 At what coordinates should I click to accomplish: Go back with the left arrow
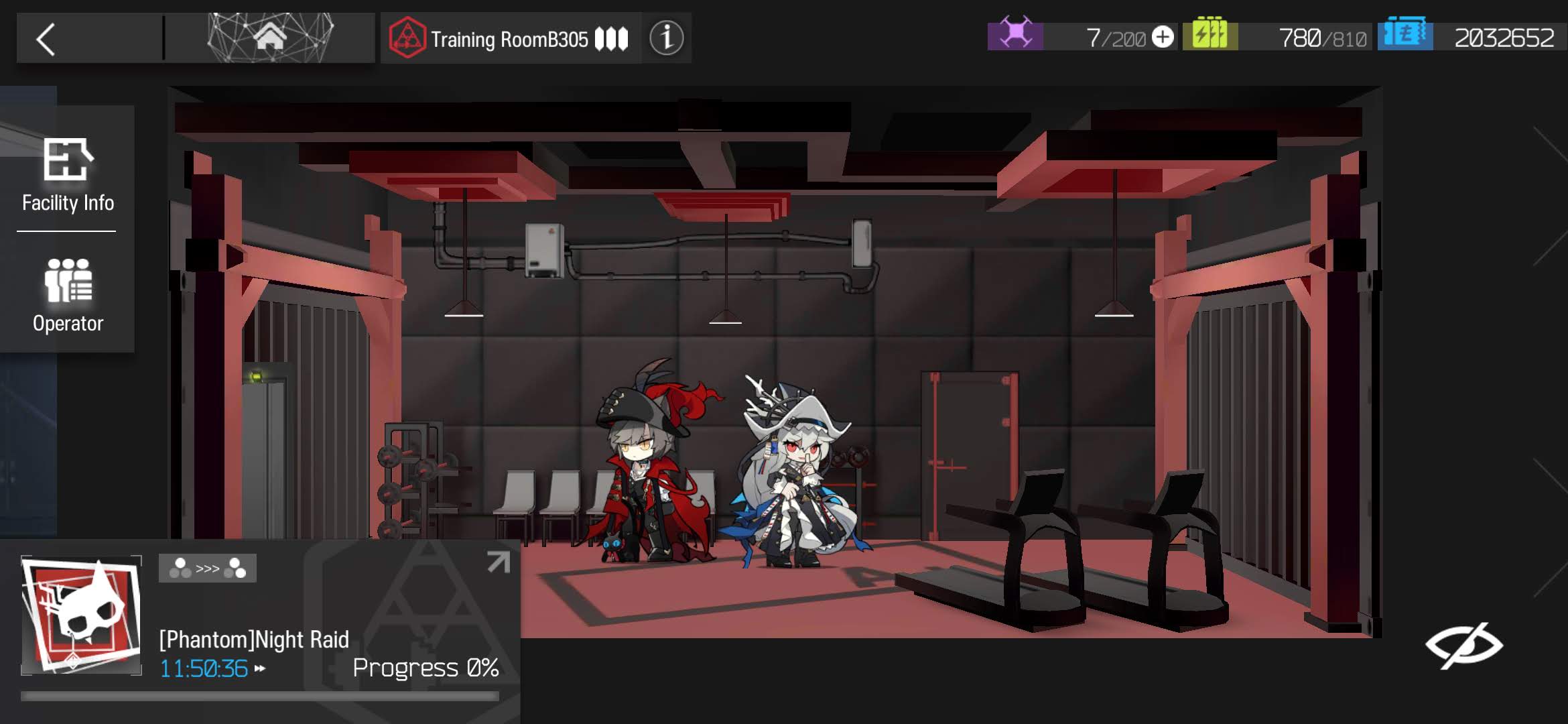(46, 39)
